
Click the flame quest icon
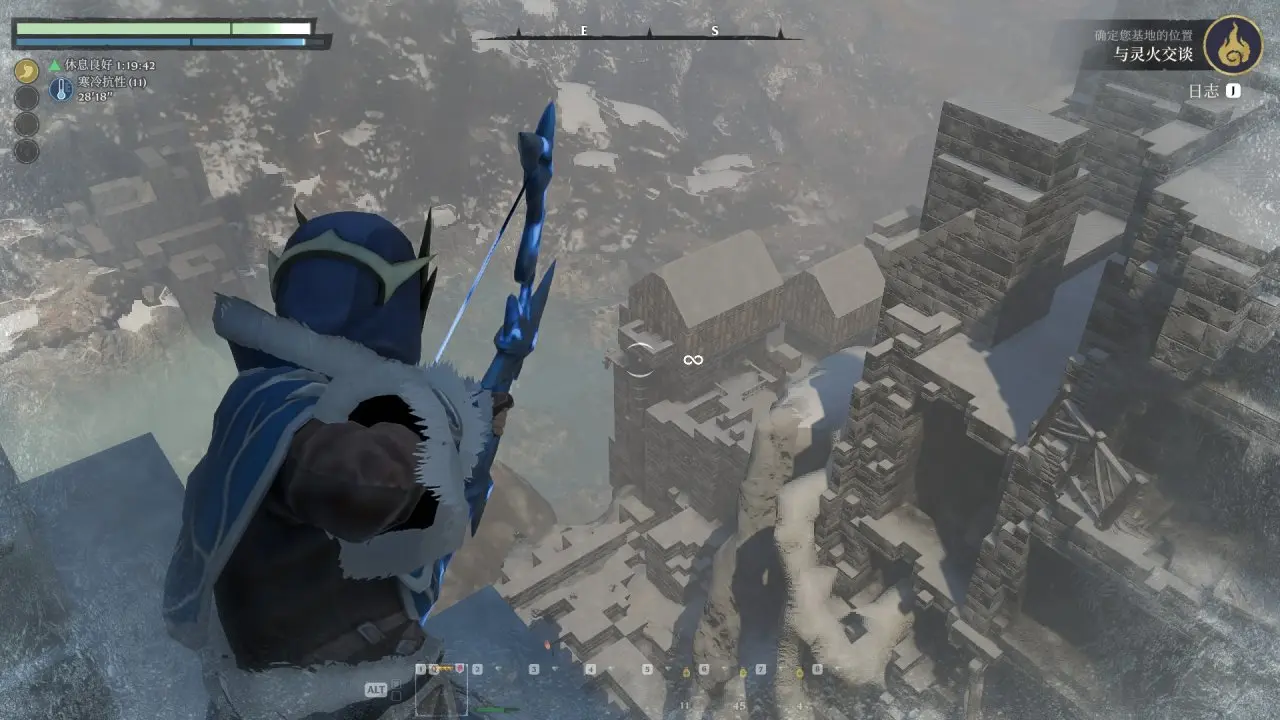[1231, 45]
